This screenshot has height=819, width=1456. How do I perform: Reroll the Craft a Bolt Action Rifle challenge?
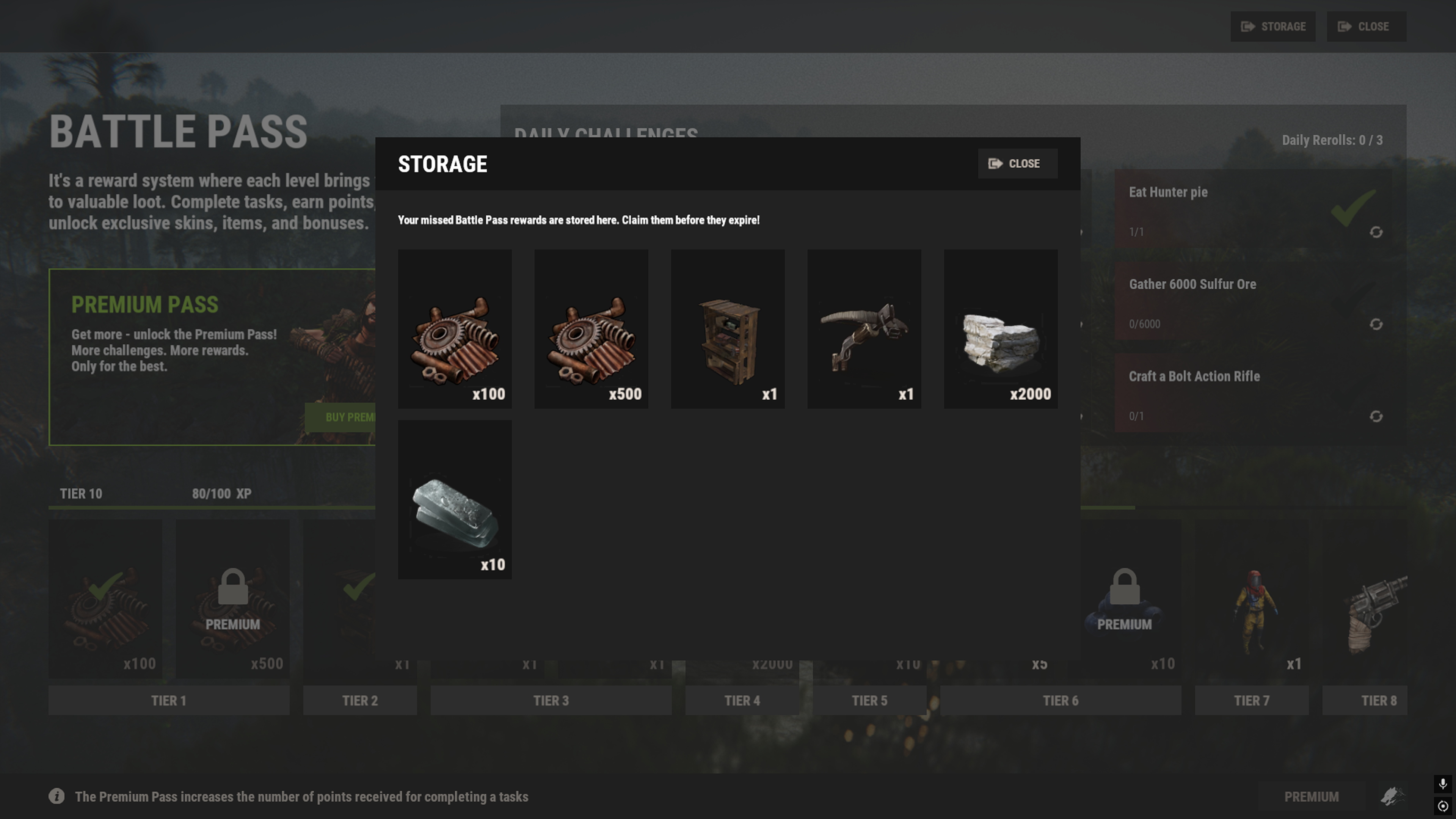coord(1376,417)
